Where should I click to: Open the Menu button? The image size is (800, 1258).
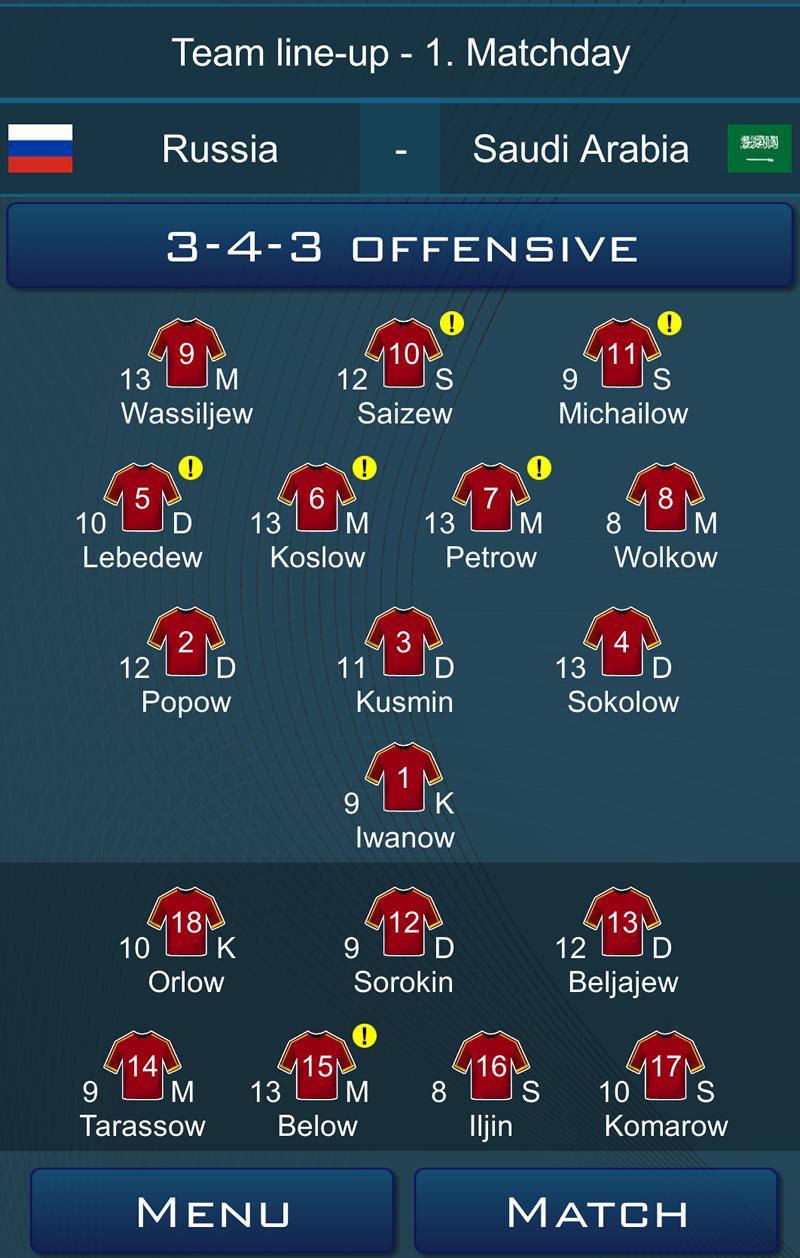pos(212,1212)
